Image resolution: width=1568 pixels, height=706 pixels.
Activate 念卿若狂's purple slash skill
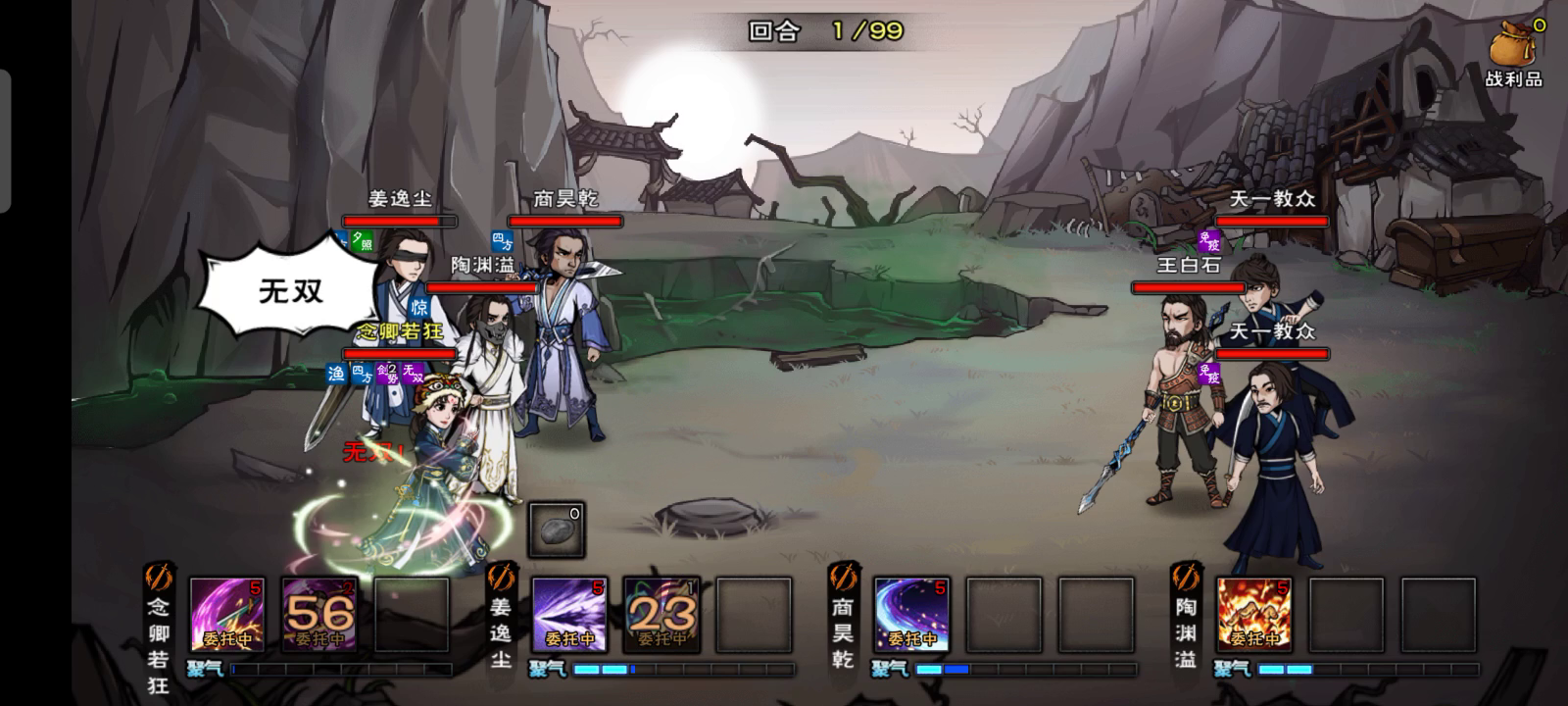click(x=226, y=615)
